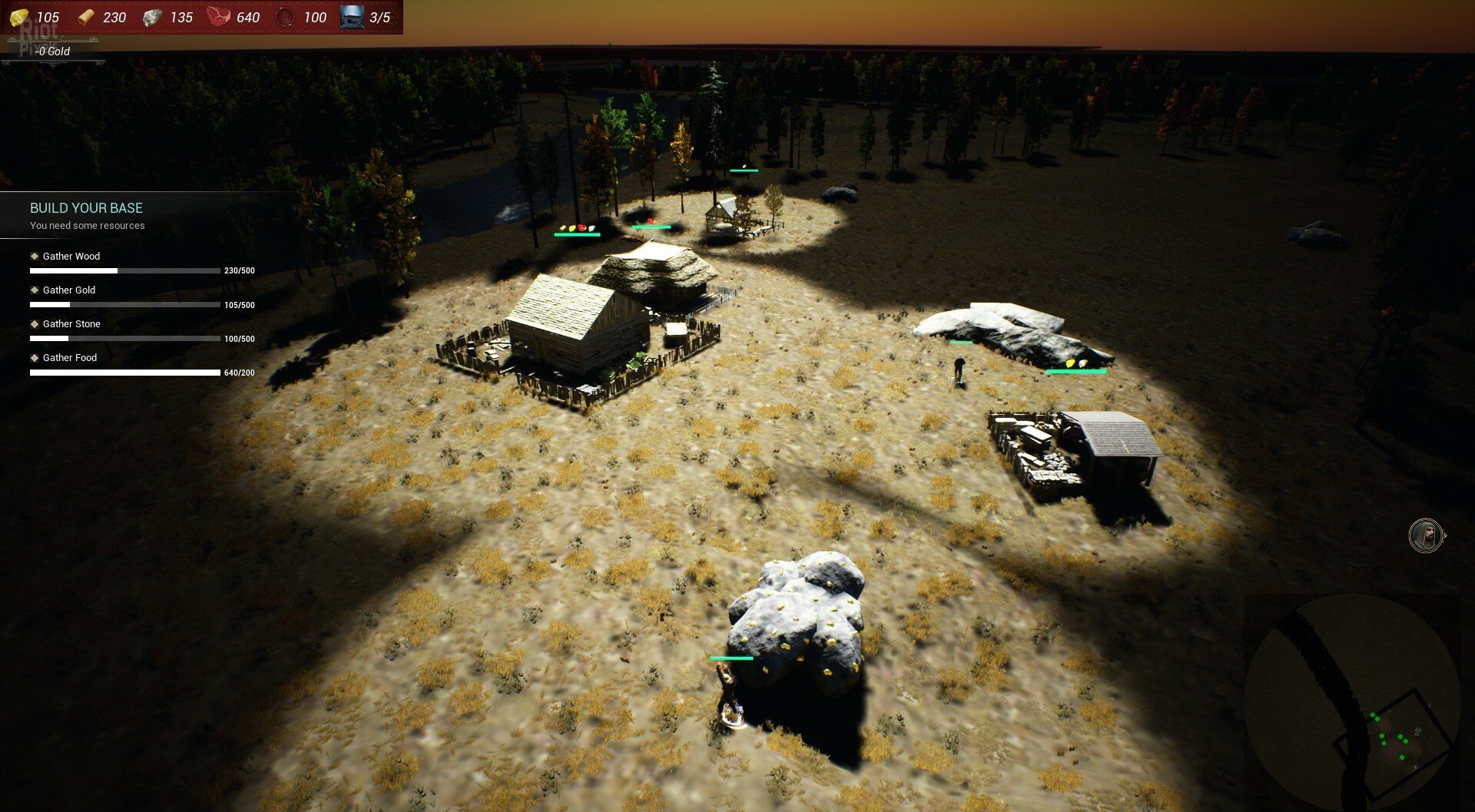Click the gold nugget resource icon
The image size is (1475, 812).
(x=18, y=17)
